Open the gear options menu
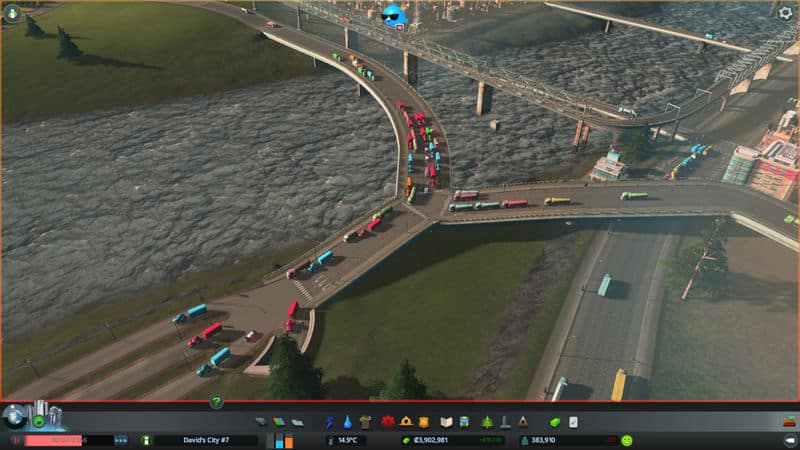Viewport: 800px width, 450px height. [785, 12]
